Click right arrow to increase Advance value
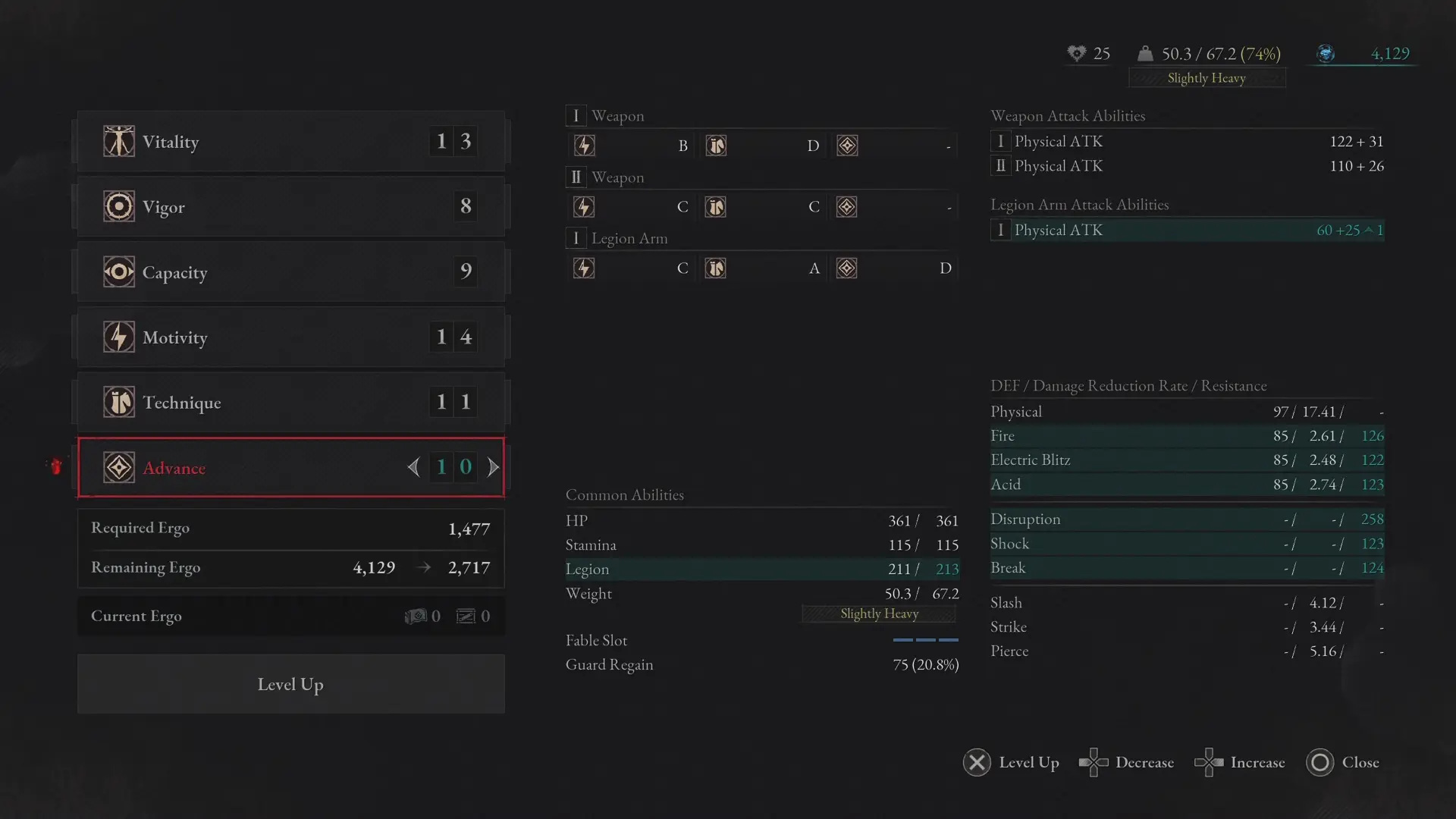This screenshot has width=1456, height=819. pyautogui.click(x=493, y=467)
